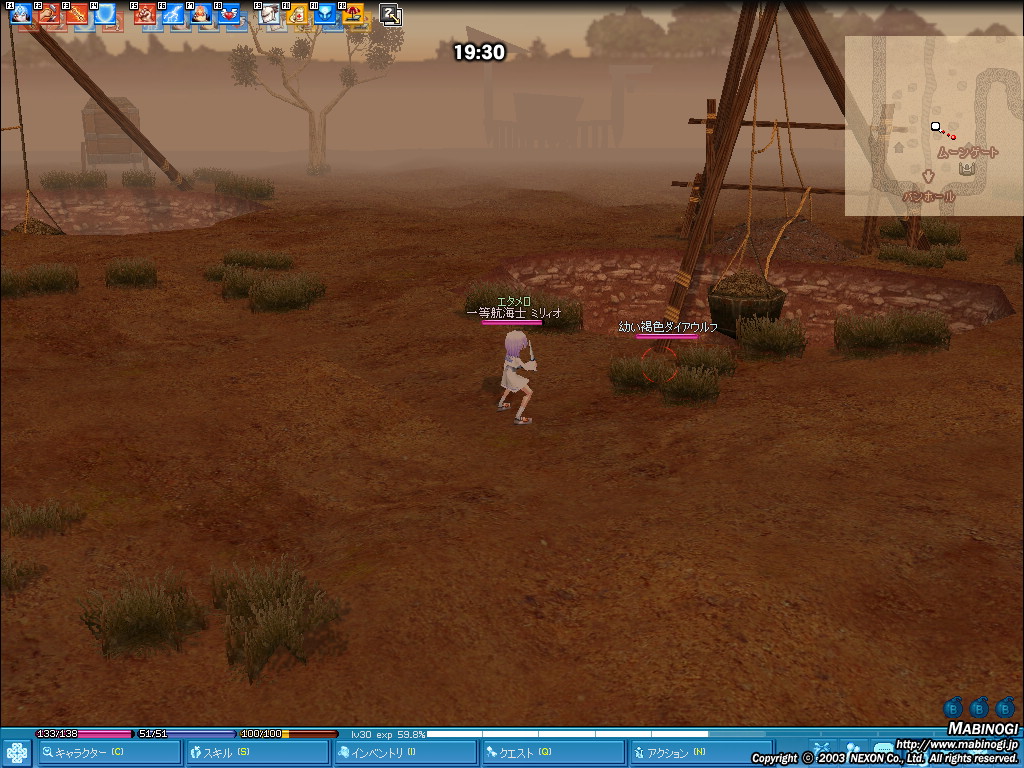1024x768 pixels.
Task: Select the F9 white-haired figure skill
Action: [269, 14]
